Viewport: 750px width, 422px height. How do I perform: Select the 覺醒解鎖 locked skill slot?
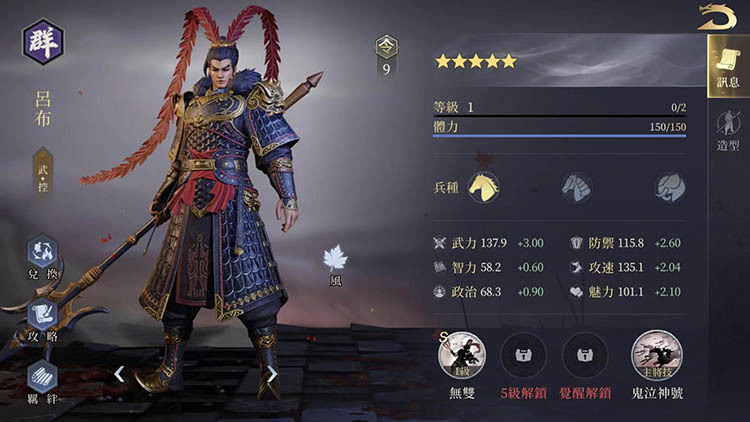coord(585,355)
